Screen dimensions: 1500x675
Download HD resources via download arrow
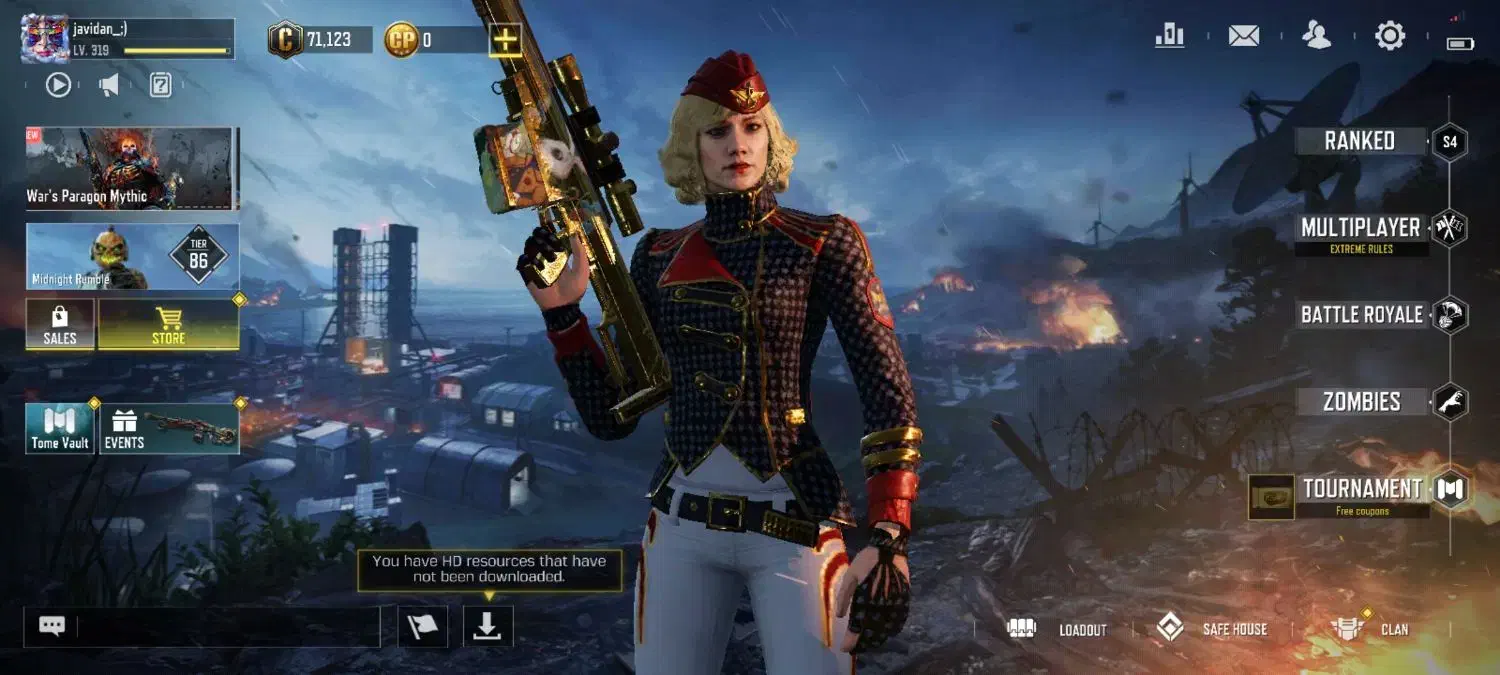tap(488, 626)
